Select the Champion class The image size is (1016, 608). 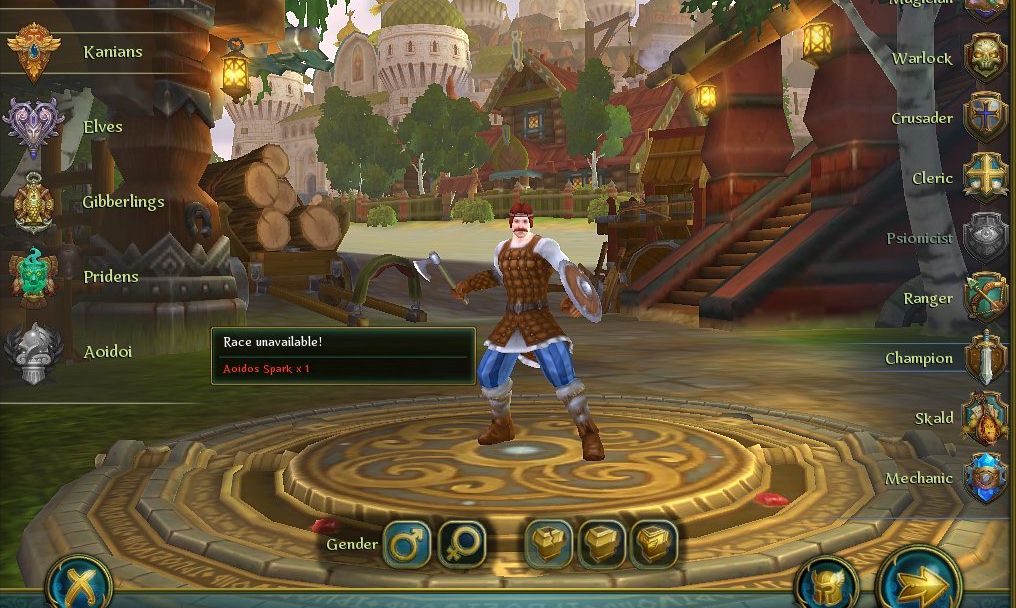point(984,358)
